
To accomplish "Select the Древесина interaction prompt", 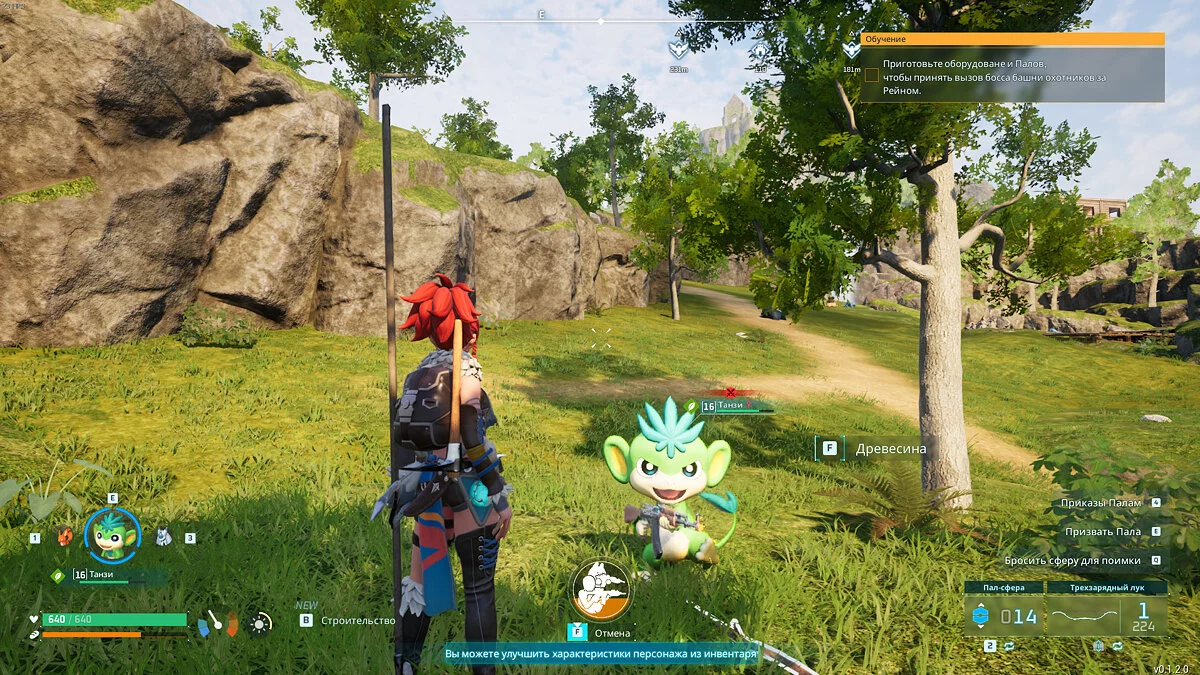I will pyautogui.click(x=890, y=449).
